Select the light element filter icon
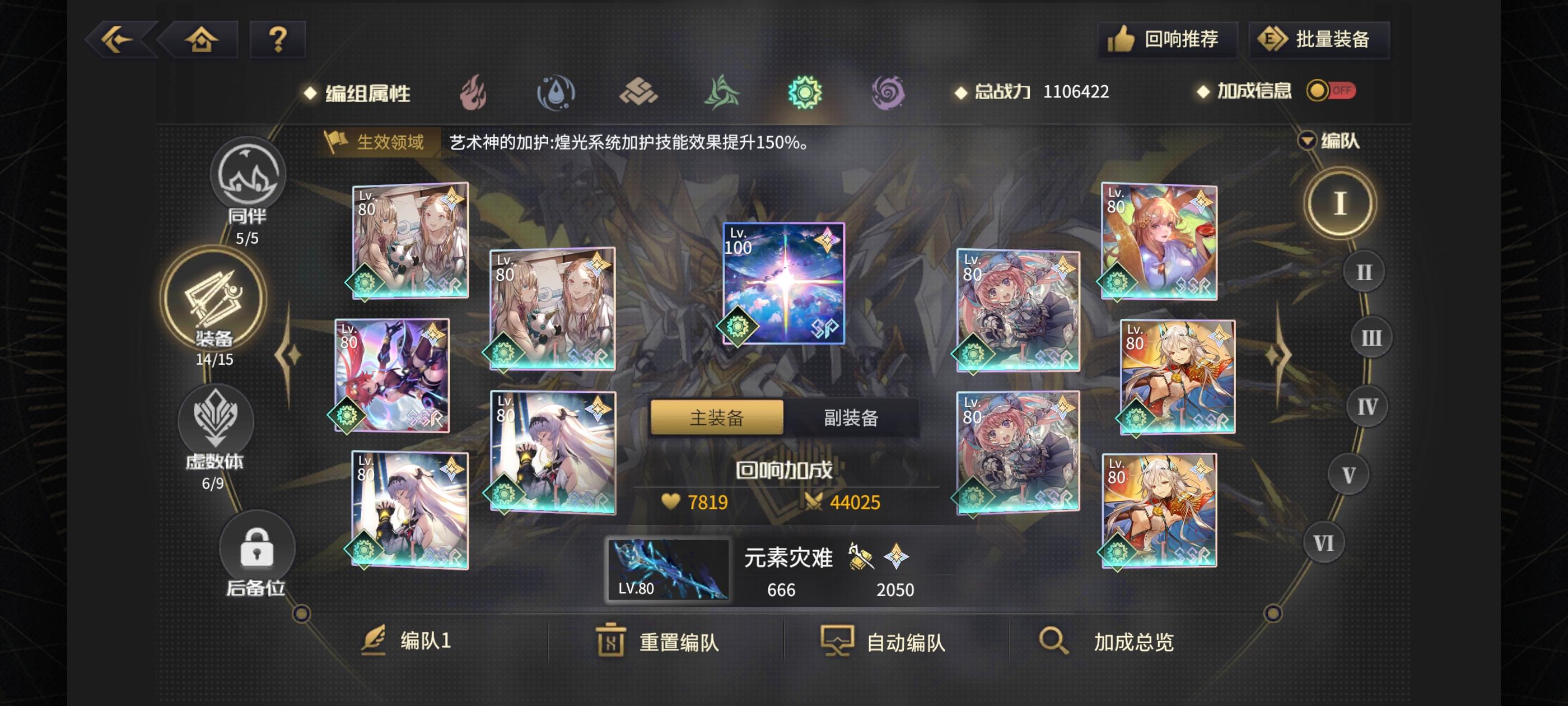 805,92
